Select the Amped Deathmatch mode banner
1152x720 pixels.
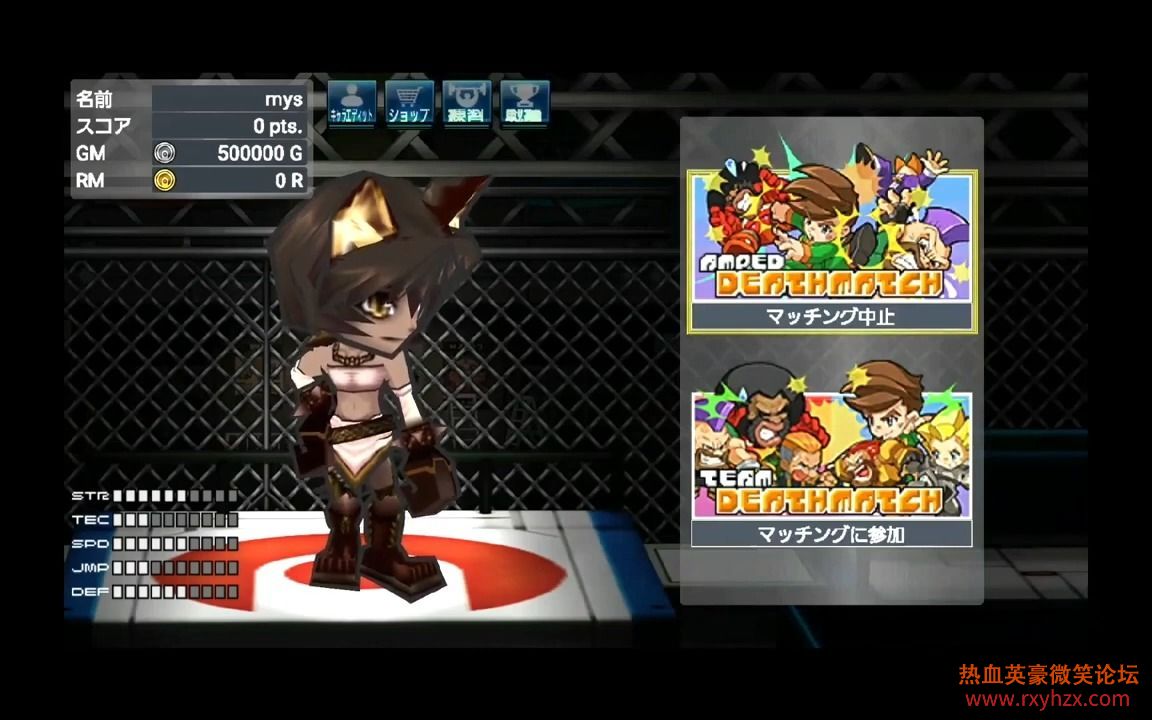click(x=830, y=236)
